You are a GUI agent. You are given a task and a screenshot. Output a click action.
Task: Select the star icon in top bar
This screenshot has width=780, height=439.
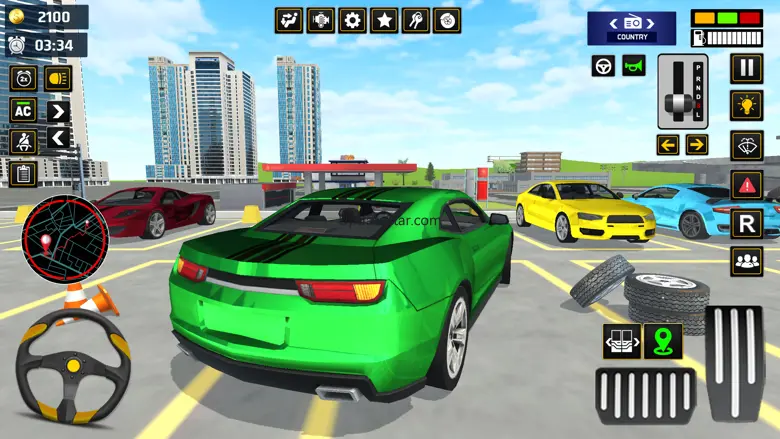point(384,20)
